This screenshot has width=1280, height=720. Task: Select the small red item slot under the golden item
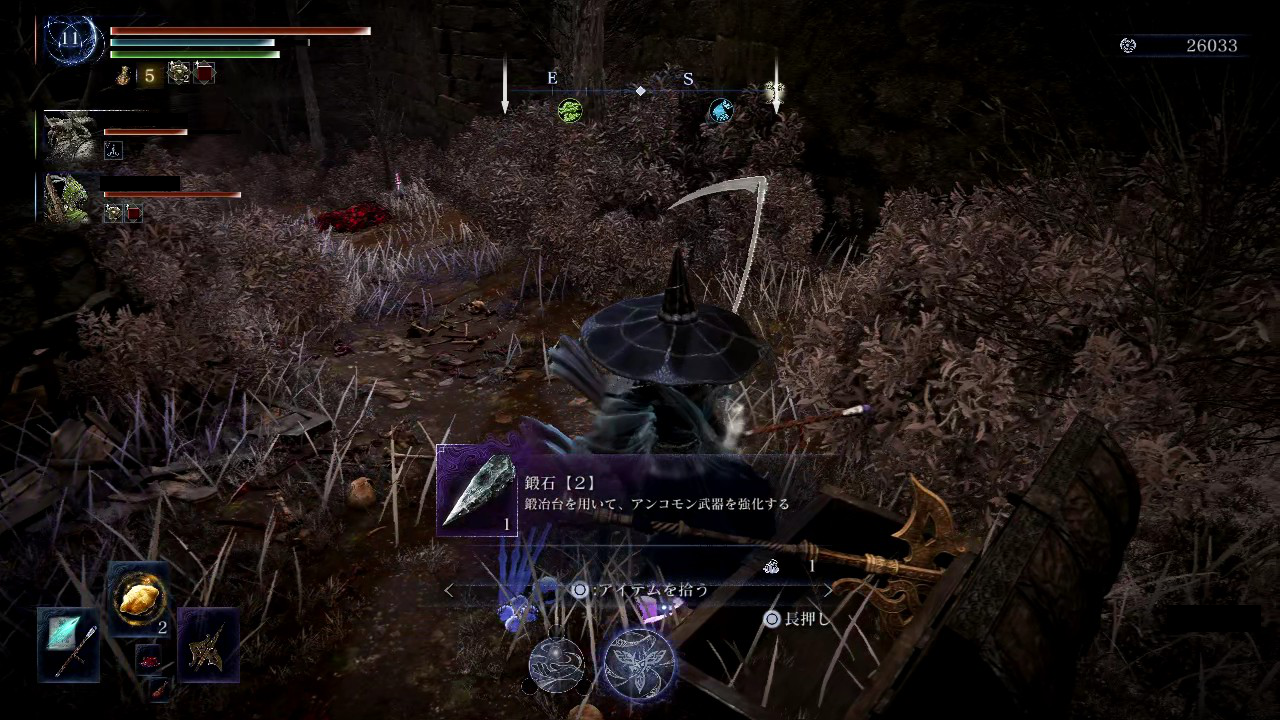click(149, 658)
